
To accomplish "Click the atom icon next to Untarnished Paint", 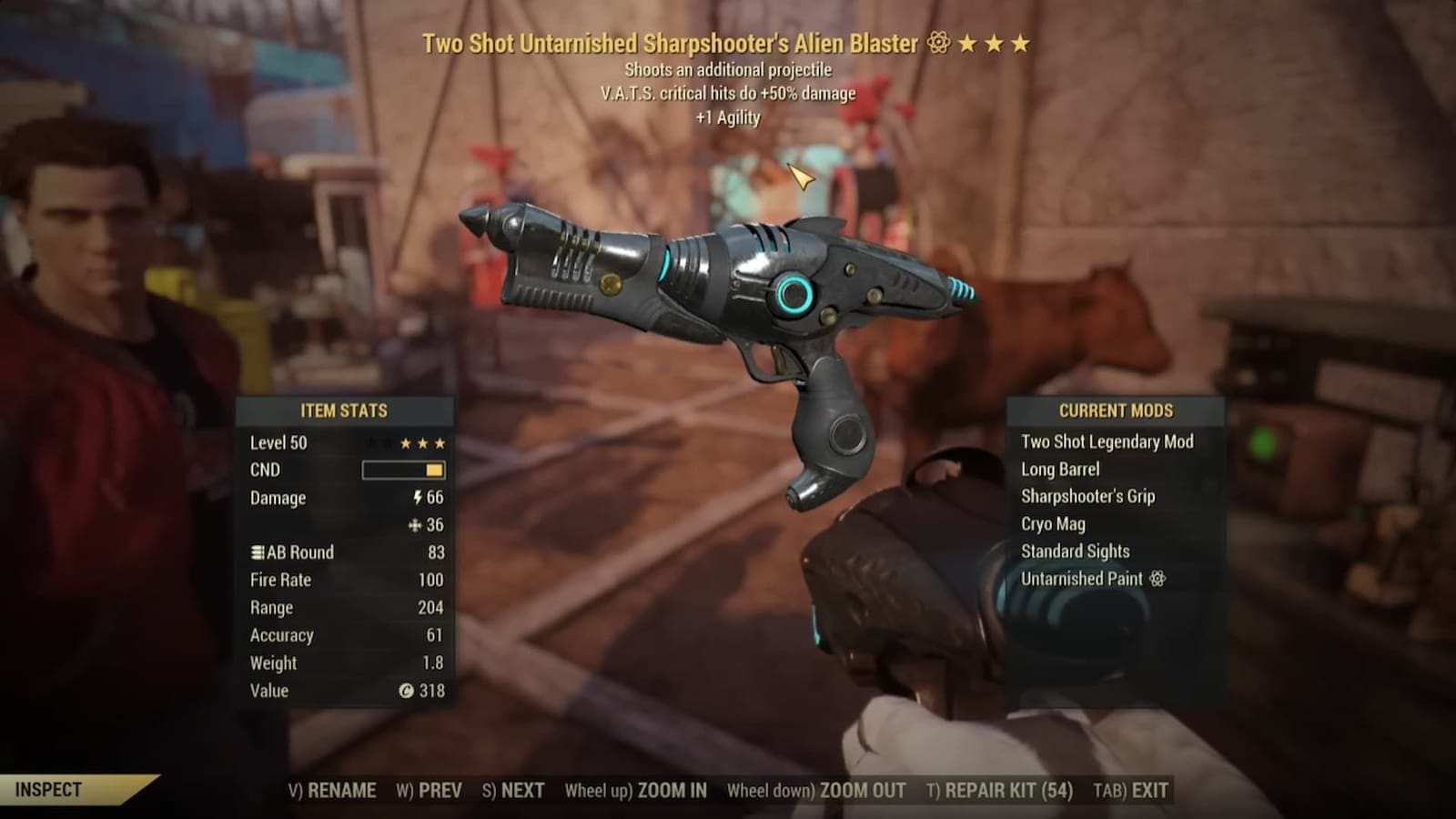I will [1156, 579].
